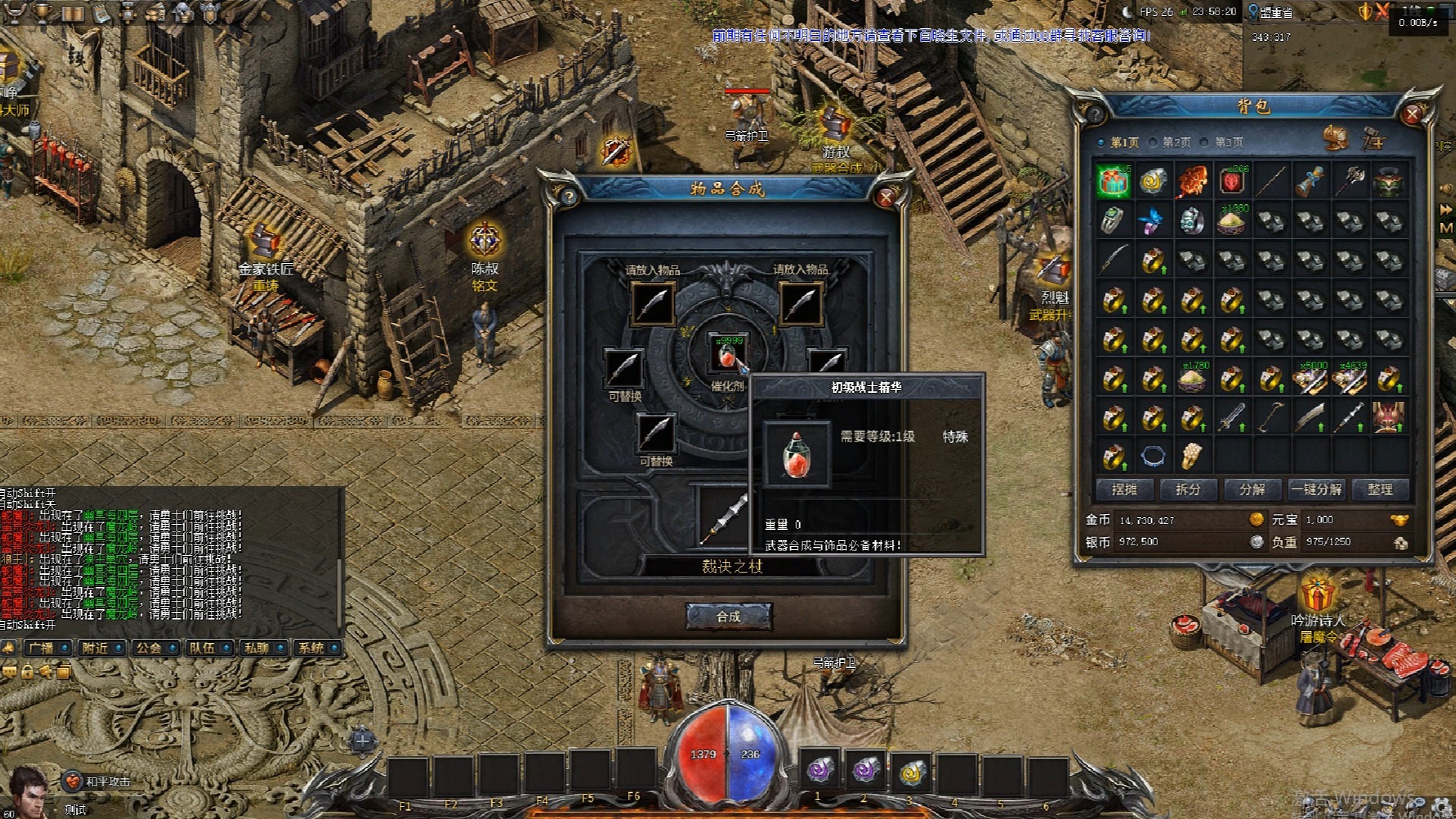
Task: Click the 合成 synthesize button
Action: tap(728, 617)
